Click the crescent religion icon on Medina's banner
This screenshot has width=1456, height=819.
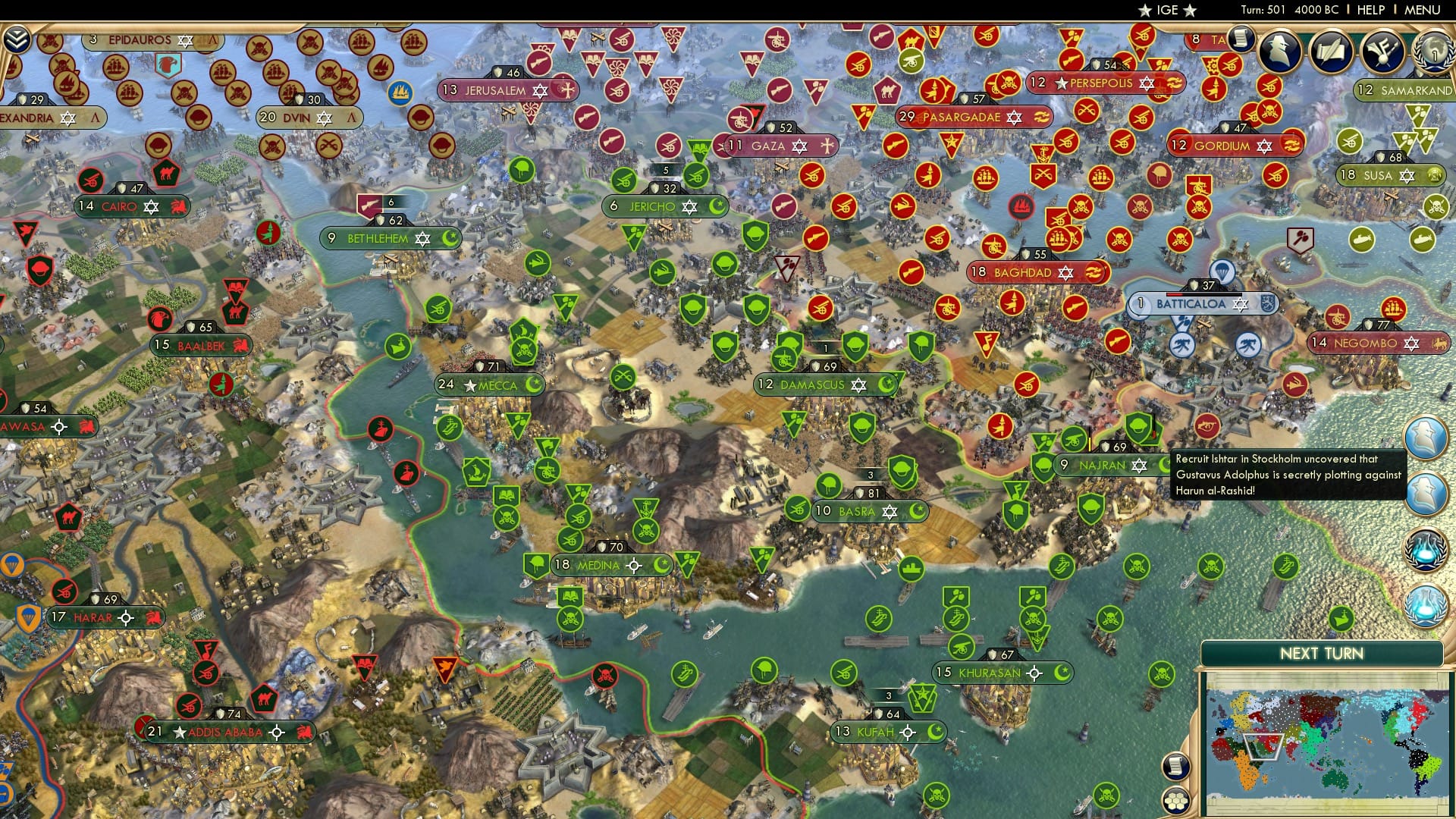pyautogui.click(x=664, y=564)
